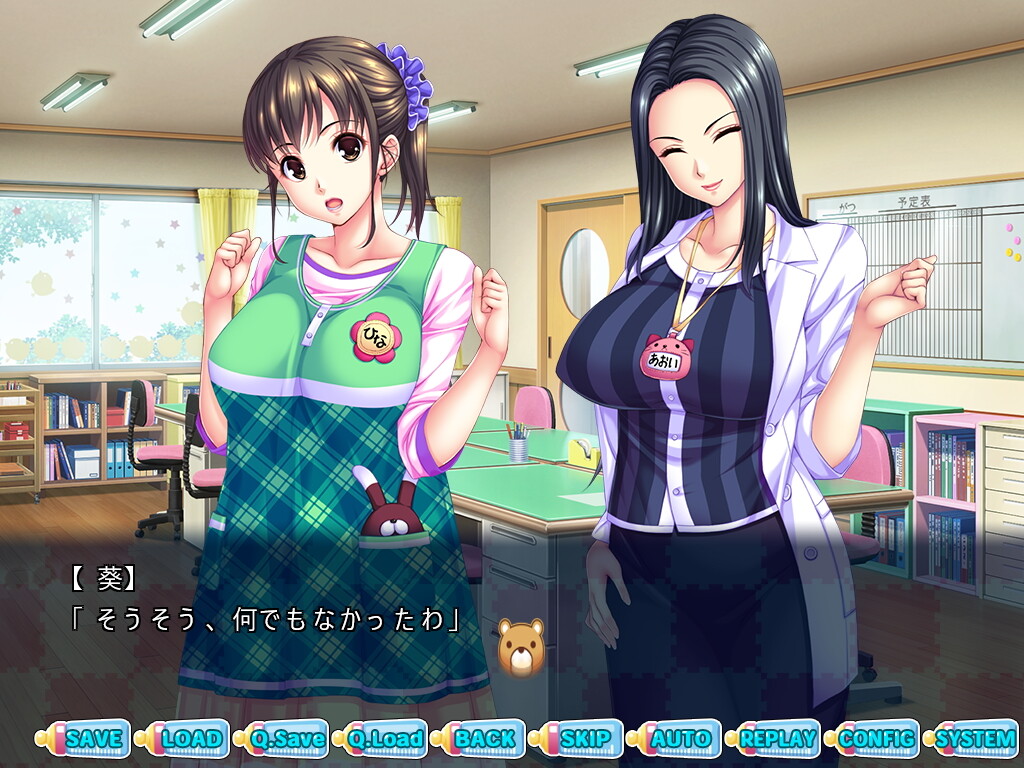Open the LOAD menu
This screenshot has width=1024, height=768.
pos(192,739)
